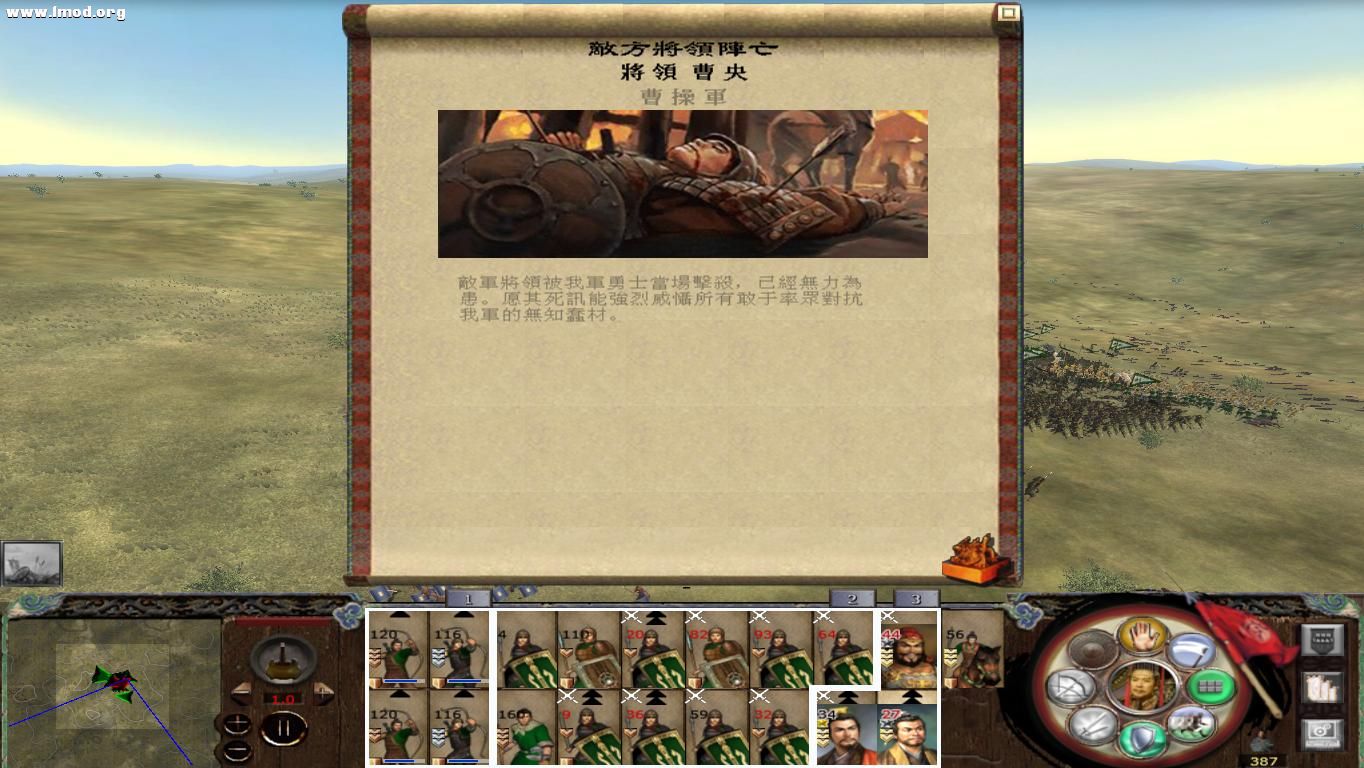
Task: Increase game speed with the plus button
Action: [323, 693]
